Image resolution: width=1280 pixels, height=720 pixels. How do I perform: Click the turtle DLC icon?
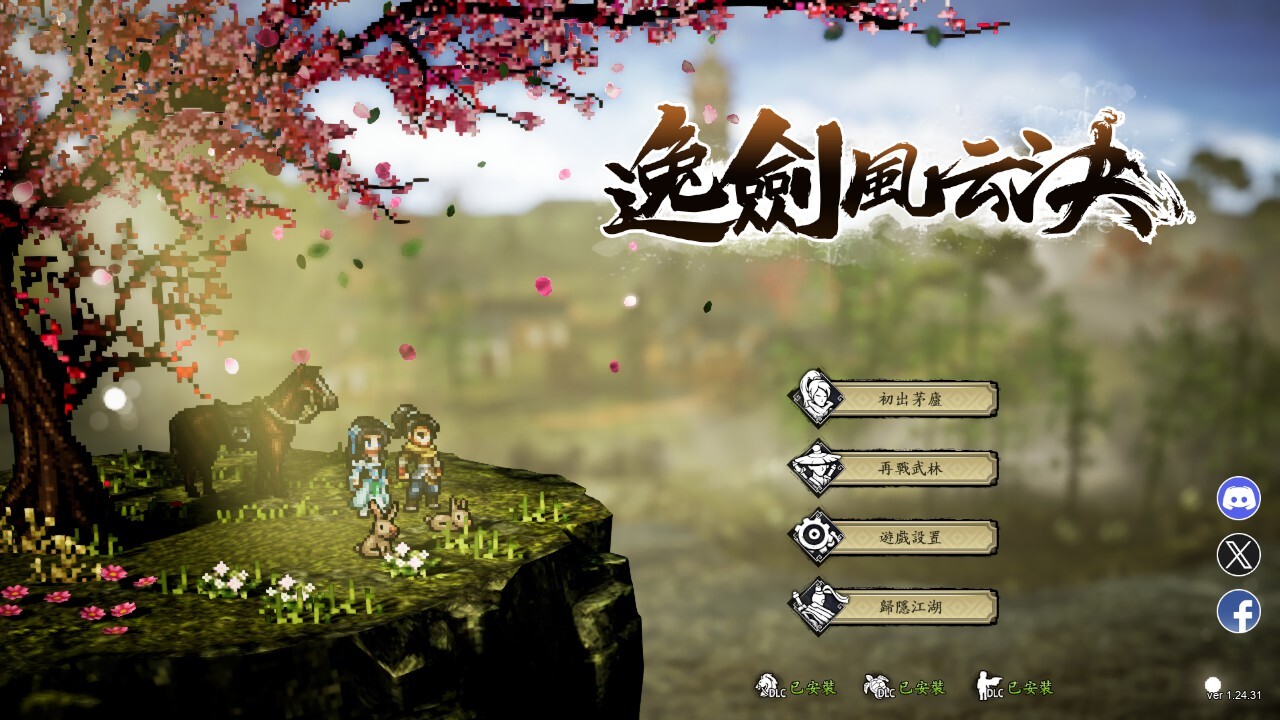[878, 686]
